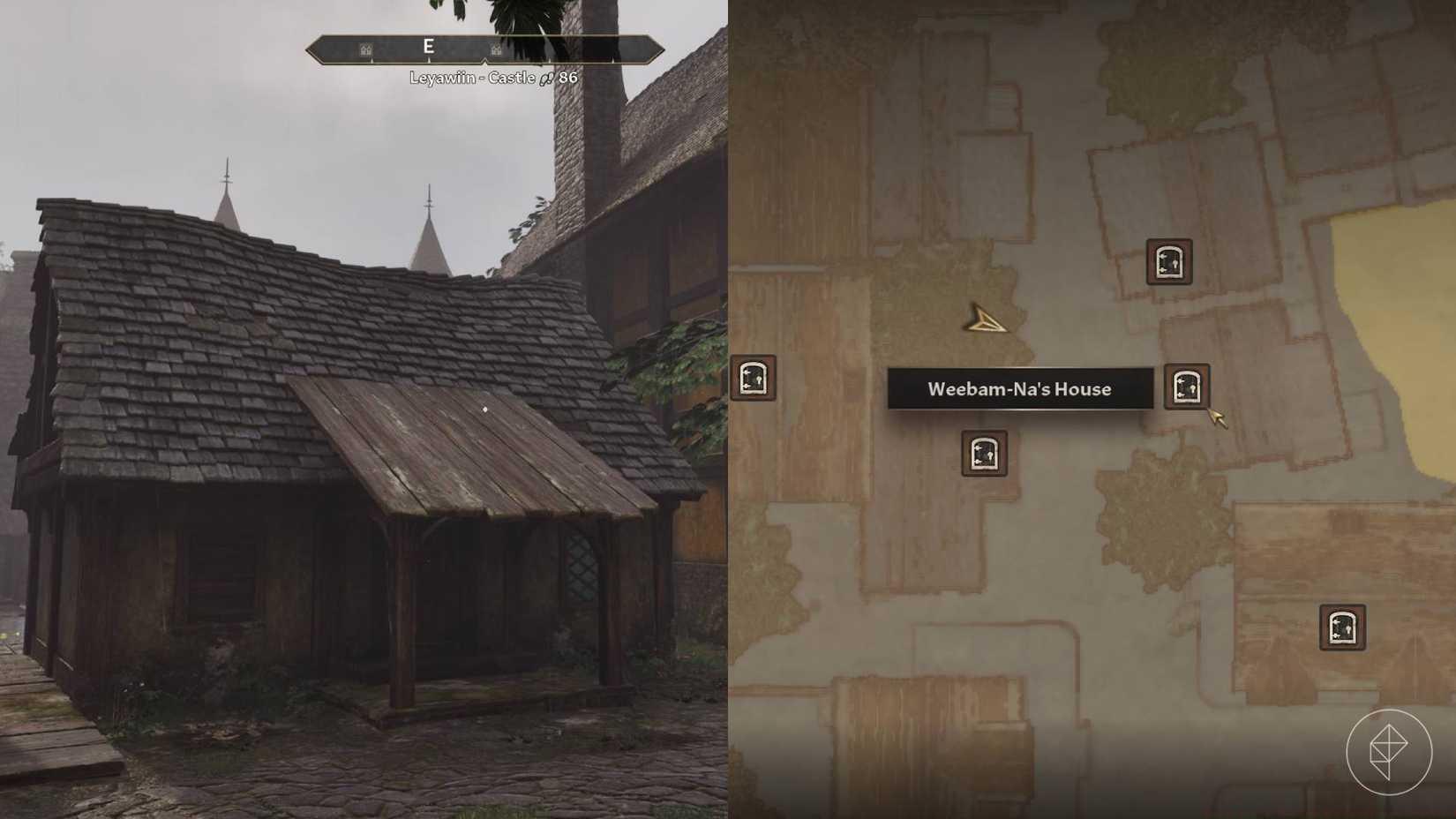This screenshot has height=819, width=1456.
Task: Select the door icon in the map's lower right
Action: coord(1342,628)
